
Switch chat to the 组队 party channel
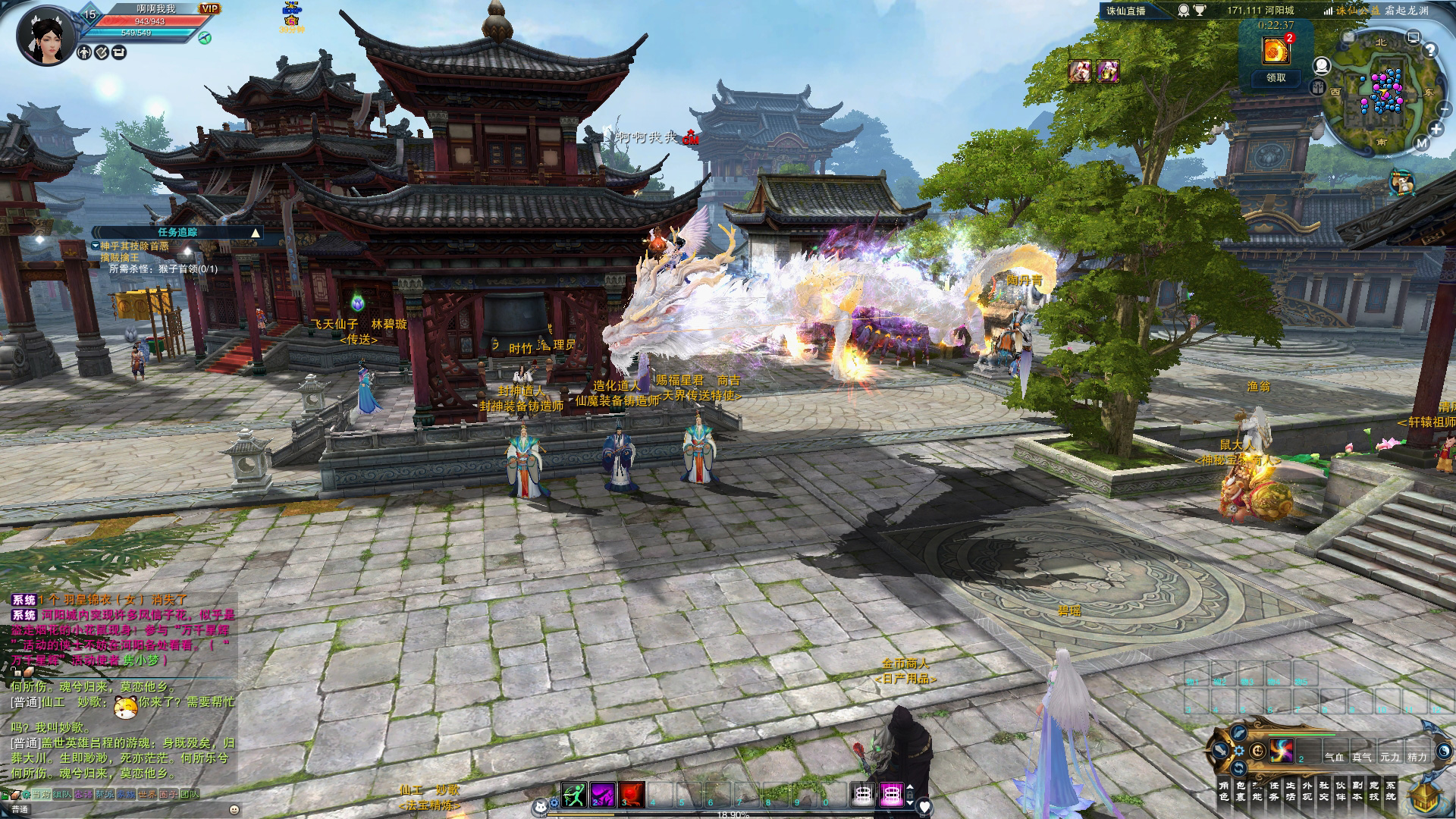point(62,794)
